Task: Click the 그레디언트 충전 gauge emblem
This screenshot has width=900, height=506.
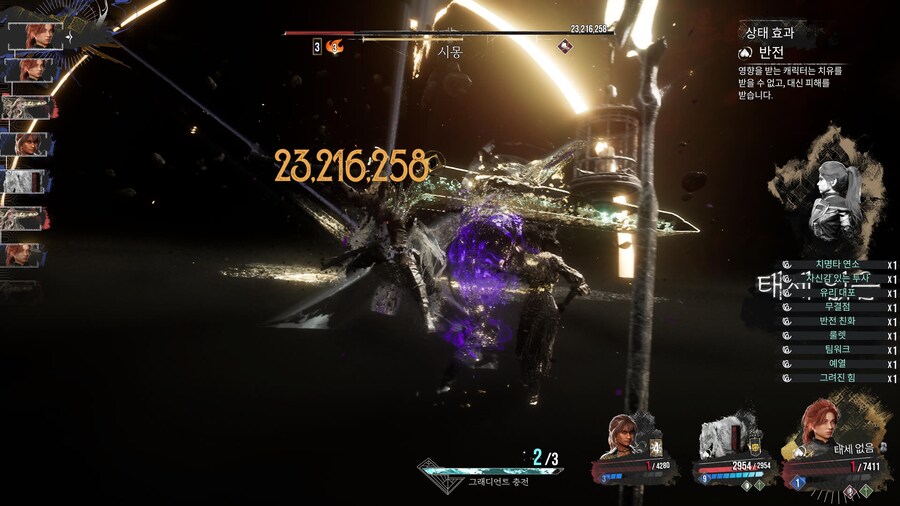Action: pos(438,469)
